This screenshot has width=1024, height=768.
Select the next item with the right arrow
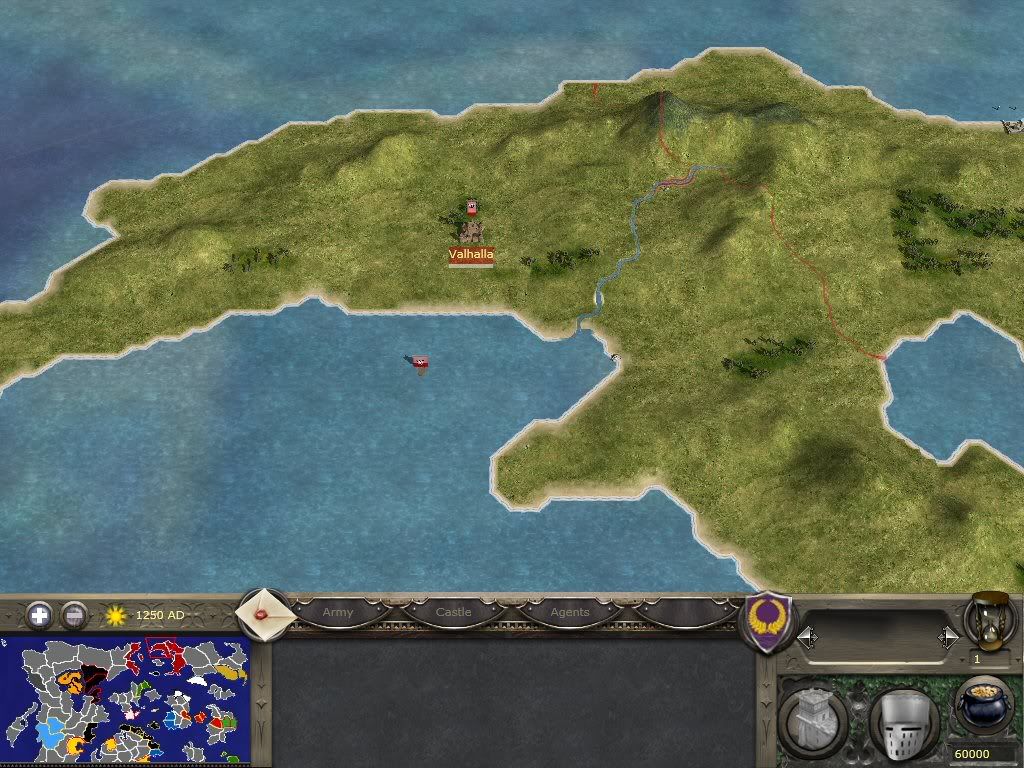tap(948, 637)
